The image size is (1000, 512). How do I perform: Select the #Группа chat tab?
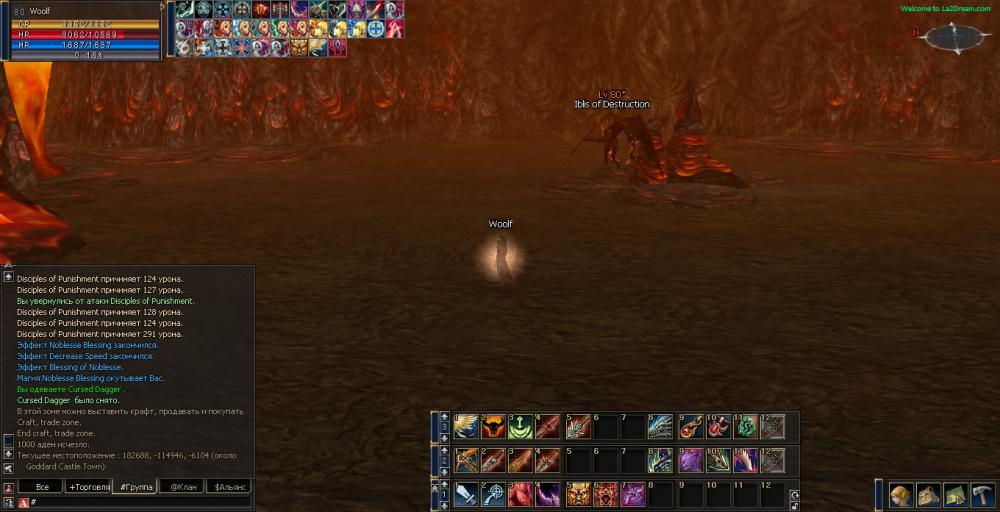click(135, 487)
